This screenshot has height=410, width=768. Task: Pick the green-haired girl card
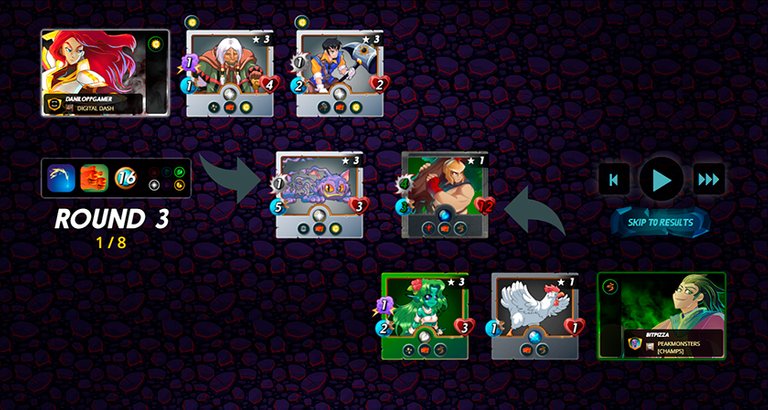(x=425, y=315)
